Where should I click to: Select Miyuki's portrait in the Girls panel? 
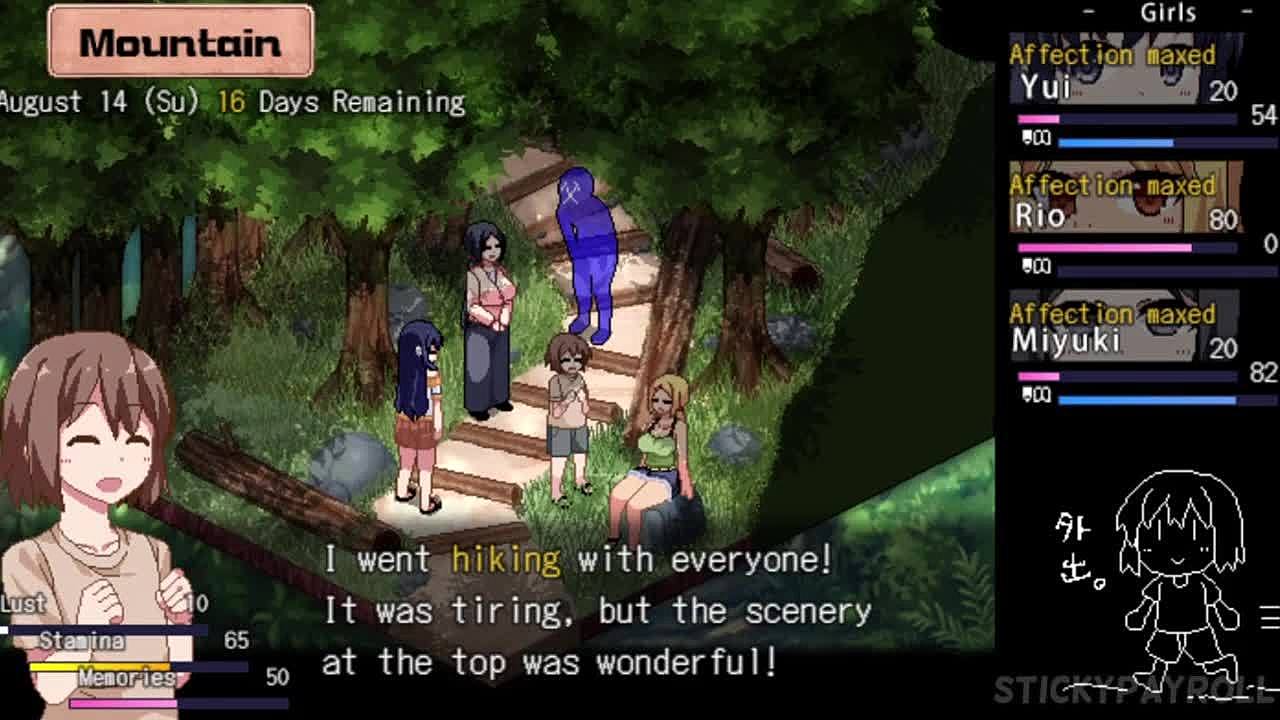(1125, 328)
